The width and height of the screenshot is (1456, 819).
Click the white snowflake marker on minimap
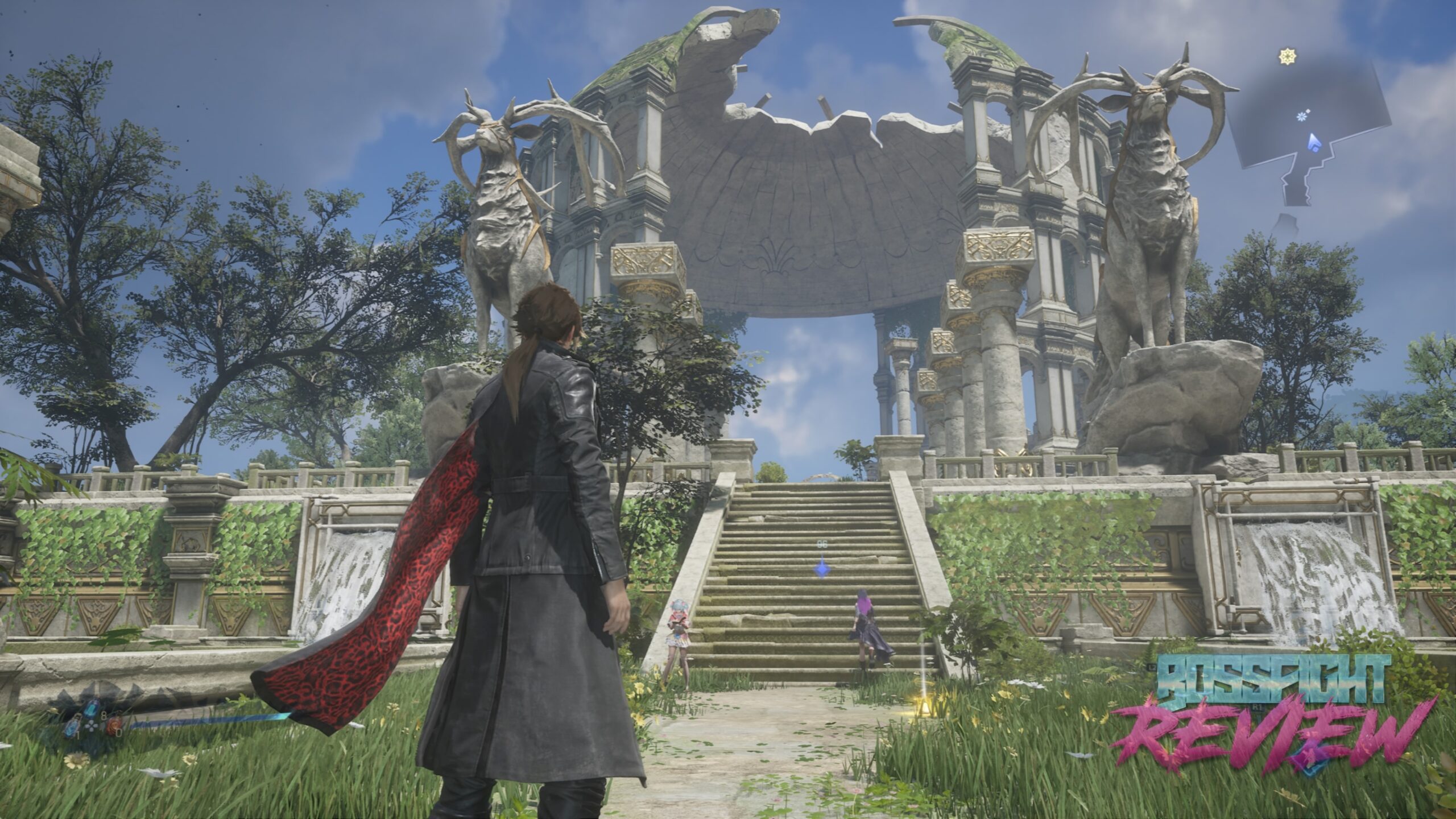pos(1301,117)
